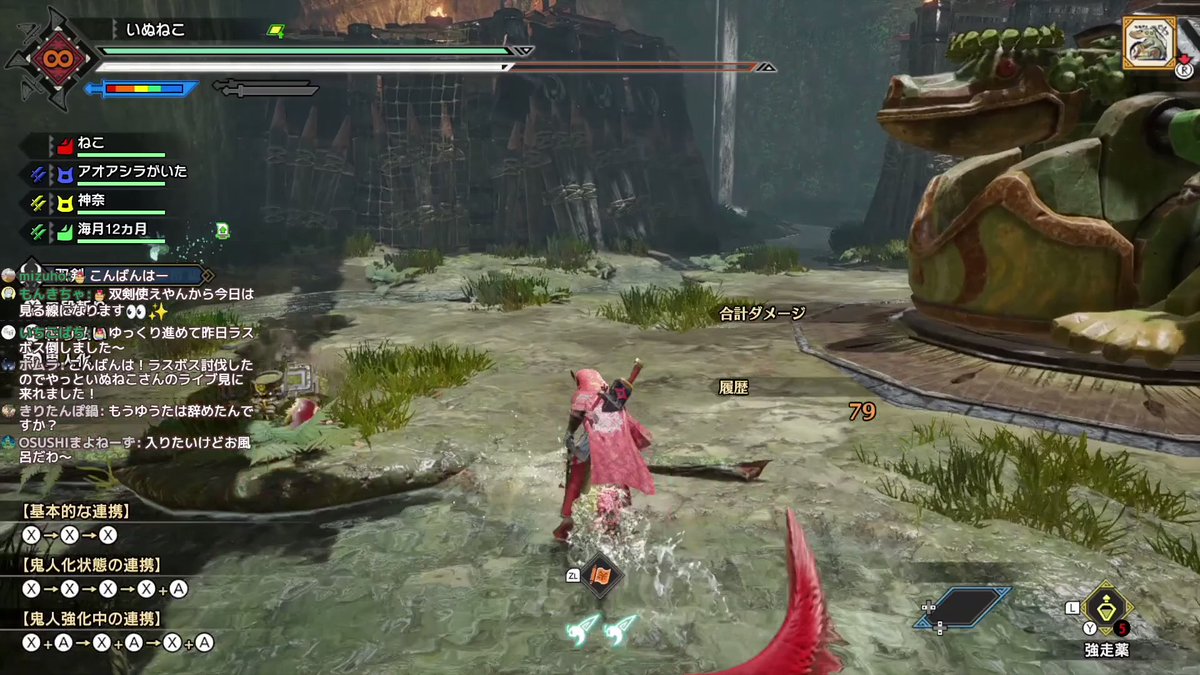Click the 合計ダメージ panel label
This screenshot has width=1200, height=675.
762,313
